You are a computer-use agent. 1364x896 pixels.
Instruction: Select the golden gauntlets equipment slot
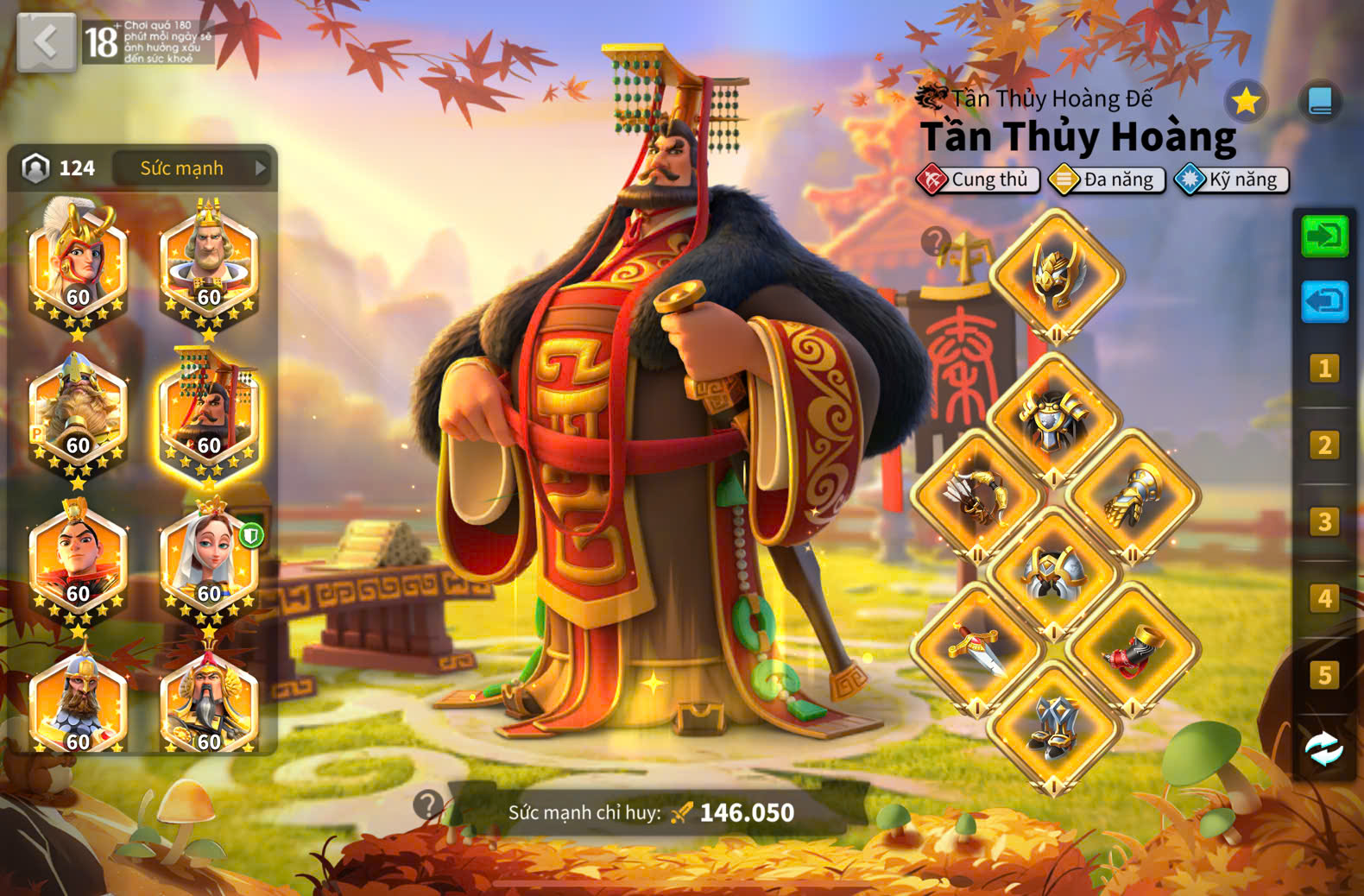click(x=1133, y=498)
